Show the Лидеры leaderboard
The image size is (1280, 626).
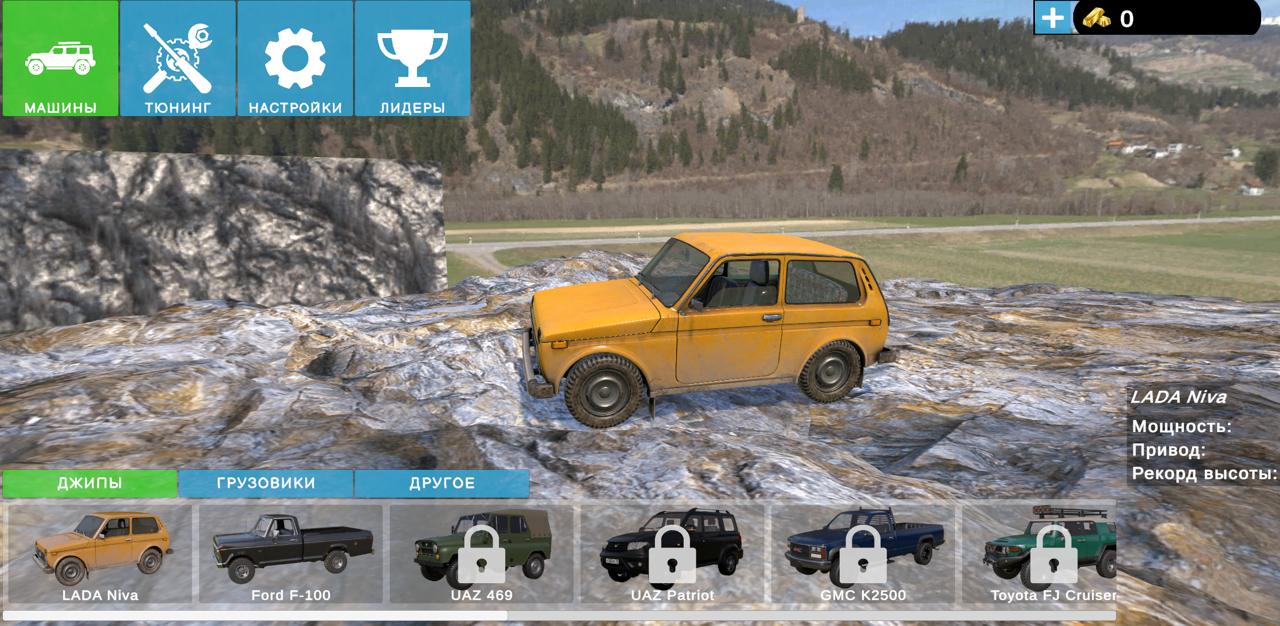point(412,59)
